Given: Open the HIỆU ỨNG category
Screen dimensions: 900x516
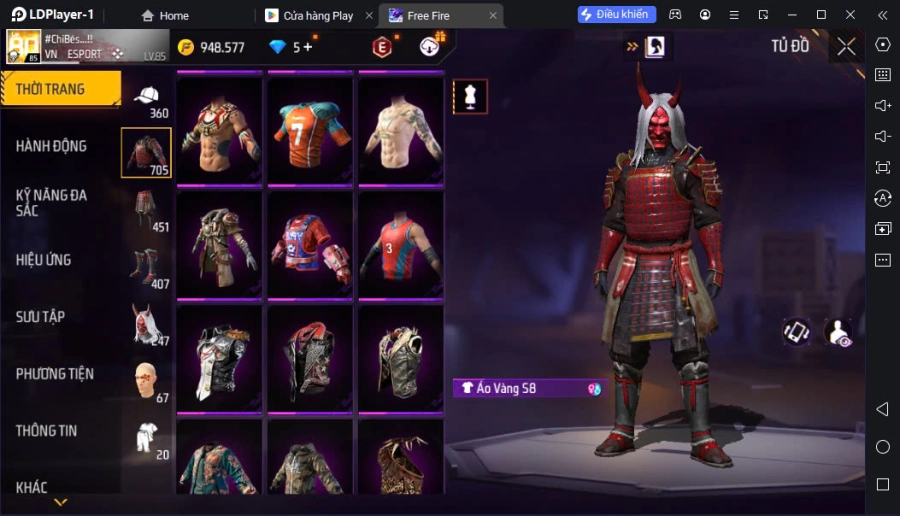Looking at the screenshot, I should [44, 260].
